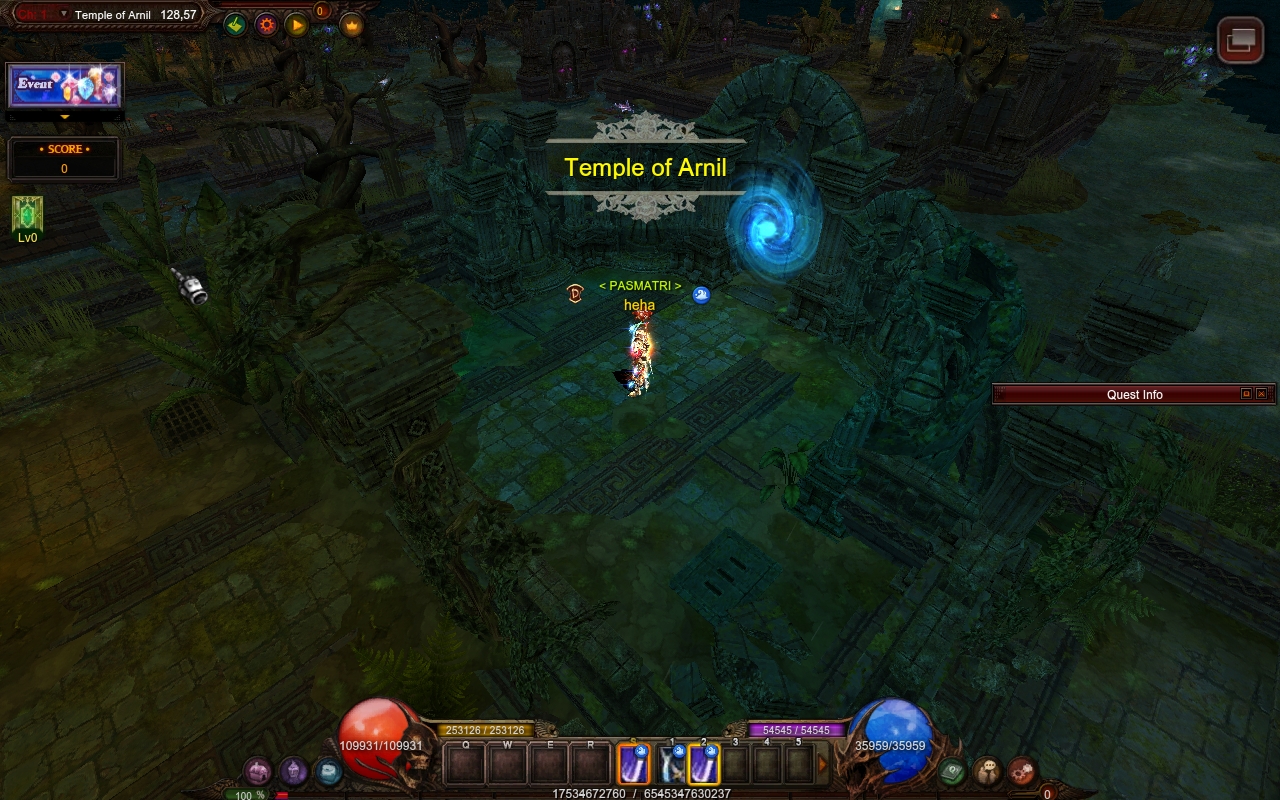Minimize the Quest Info panel

(1246, 394)
